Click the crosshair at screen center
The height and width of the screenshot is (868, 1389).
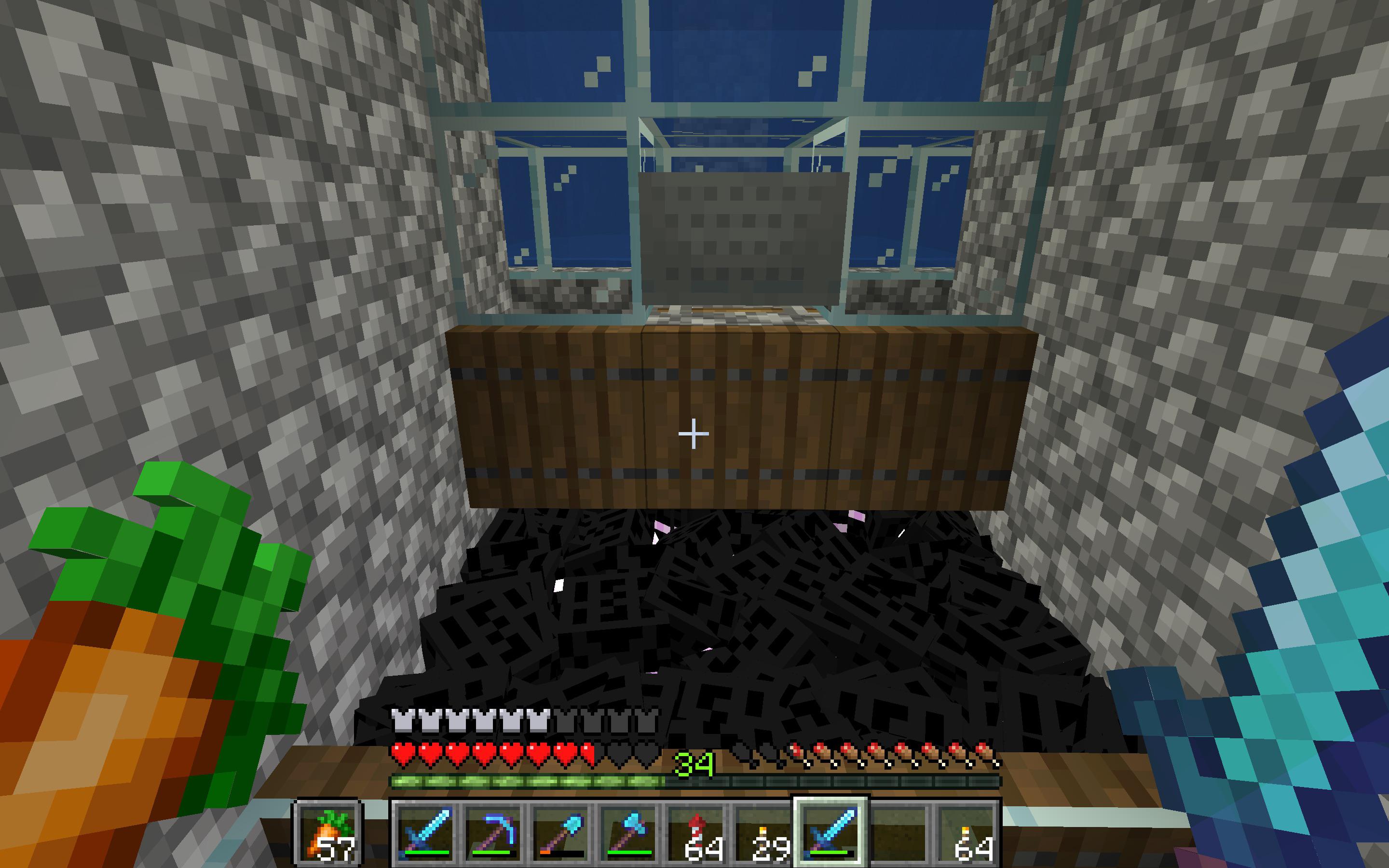click(694, 435)
